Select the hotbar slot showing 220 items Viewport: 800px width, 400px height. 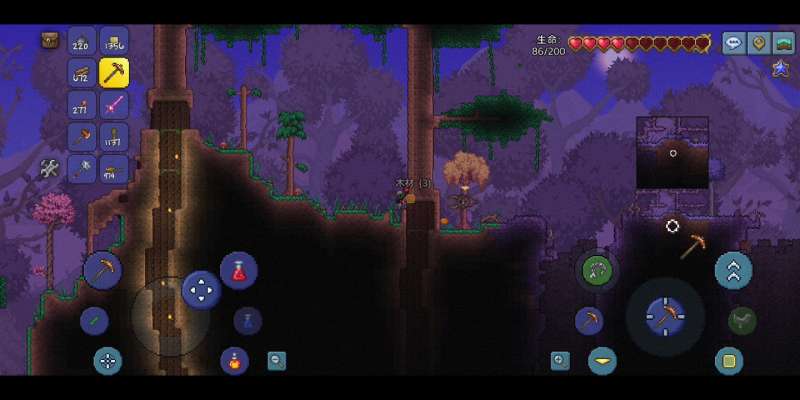82,41
